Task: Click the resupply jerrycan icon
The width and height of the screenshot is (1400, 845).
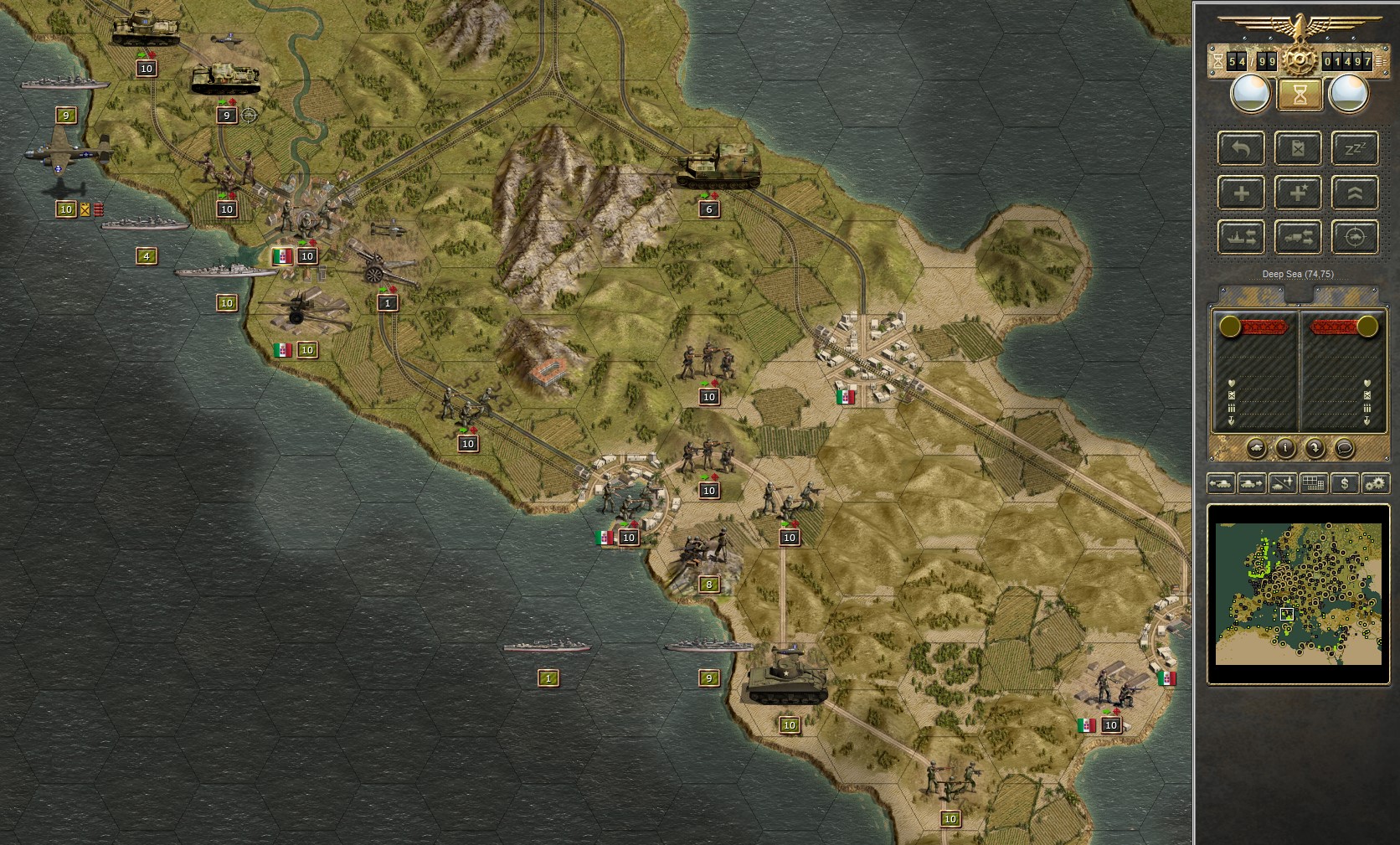Action: tap(1298, 147)
